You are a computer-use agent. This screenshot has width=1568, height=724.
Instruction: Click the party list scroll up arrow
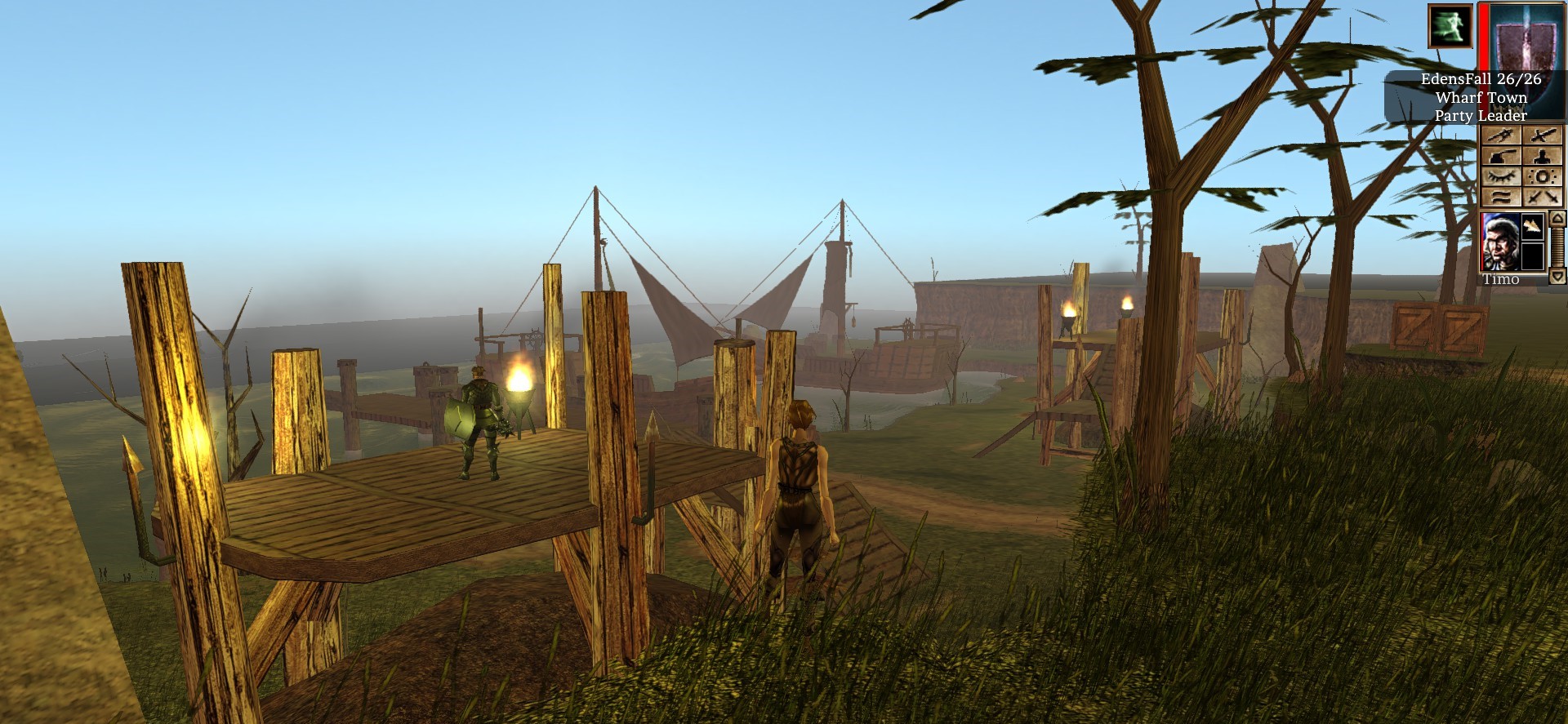click(1557, 219)
